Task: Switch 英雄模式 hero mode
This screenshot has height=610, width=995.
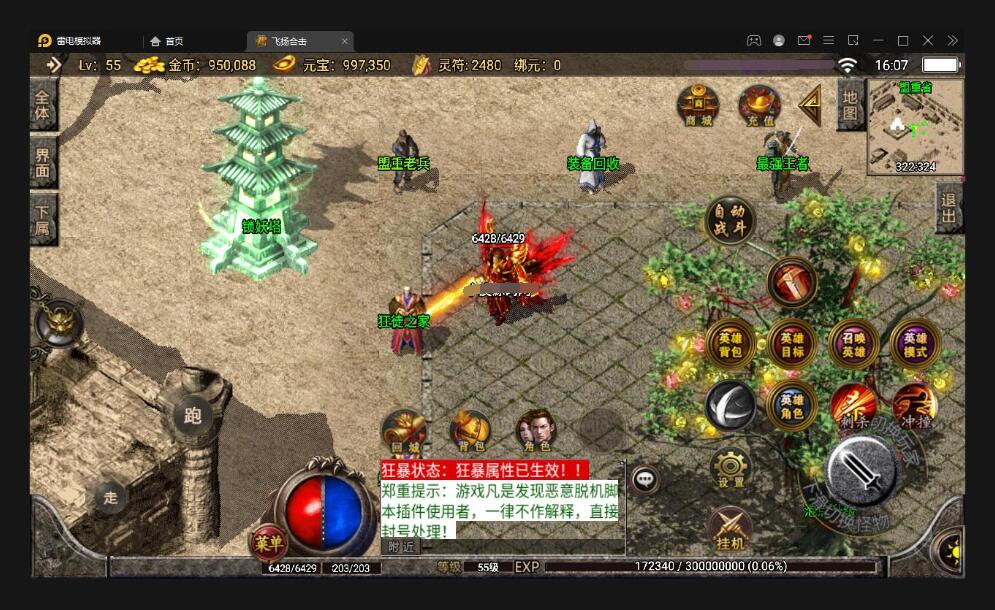Action: coord(916,345)
